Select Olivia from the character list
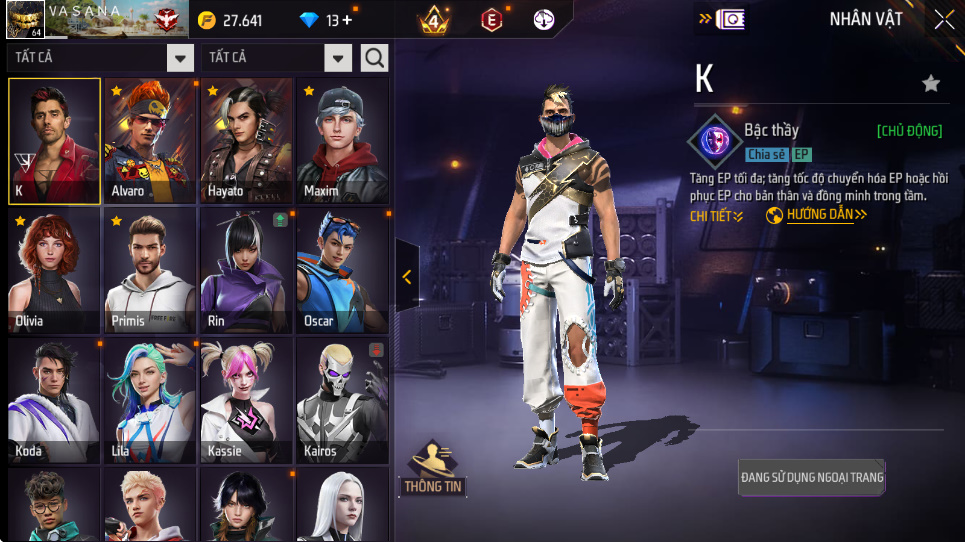This screenshot has height=542, width=965. (55, 271)
